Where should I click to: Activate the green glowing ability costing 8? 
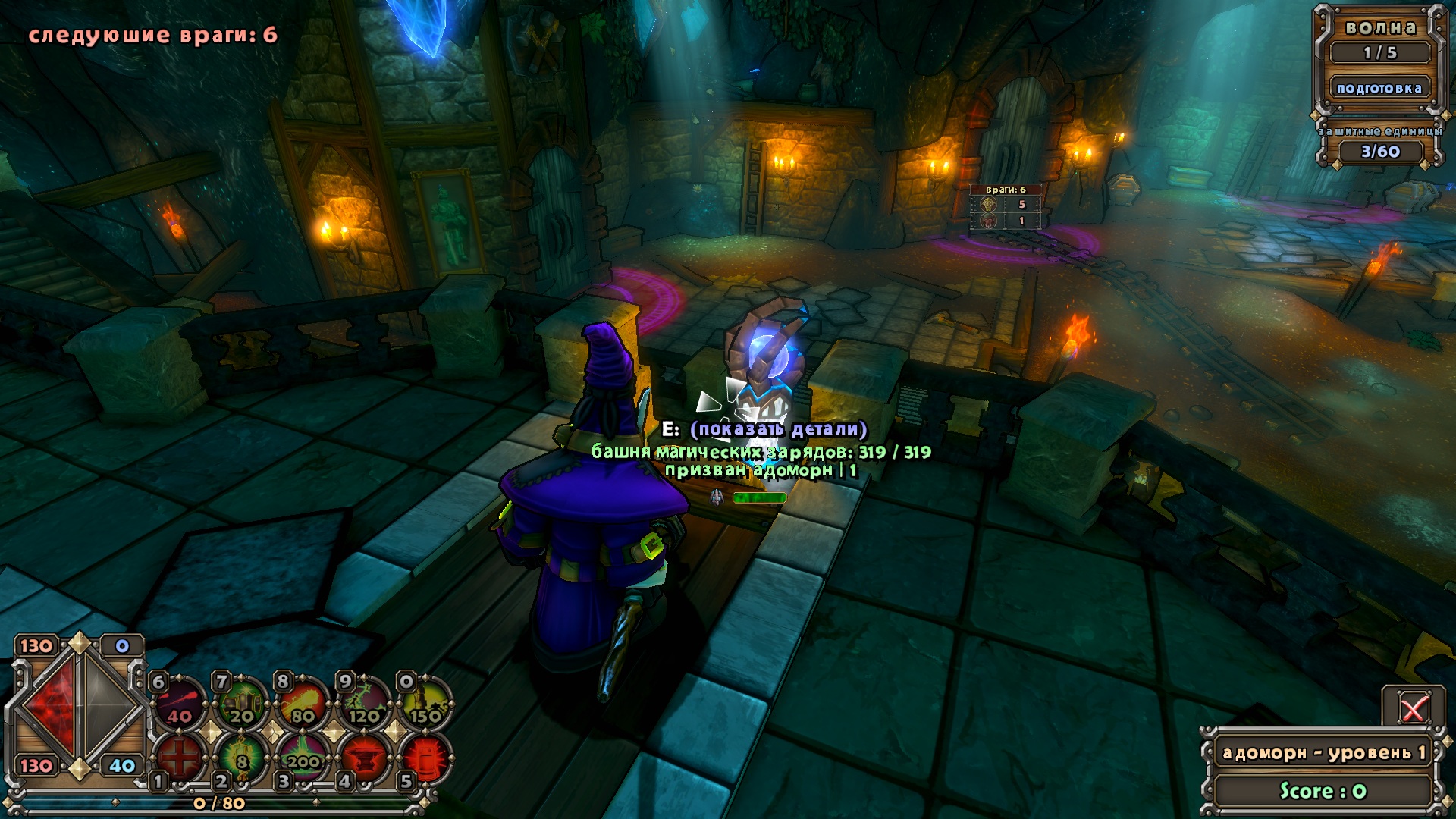click(x=242, y=757)
